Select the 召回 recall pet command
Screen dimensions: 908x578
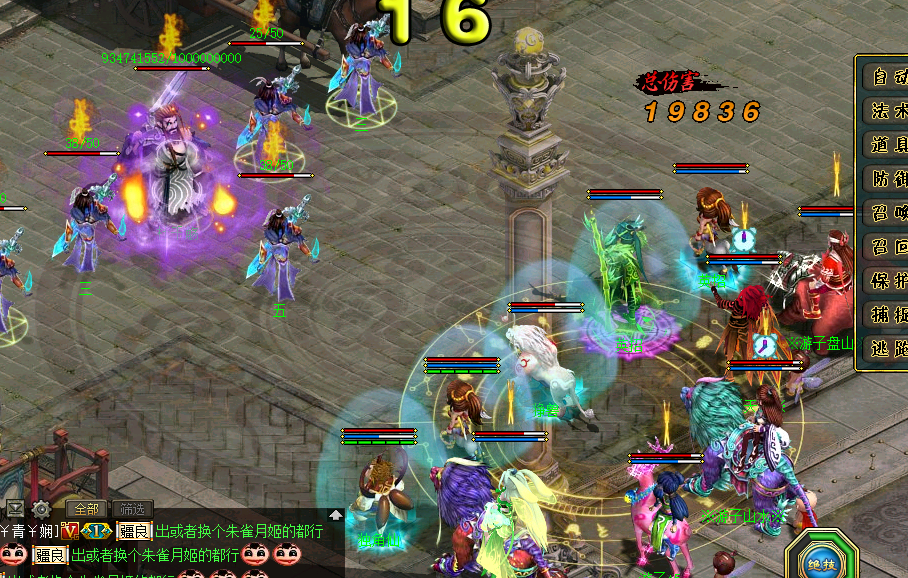[886, 247]
